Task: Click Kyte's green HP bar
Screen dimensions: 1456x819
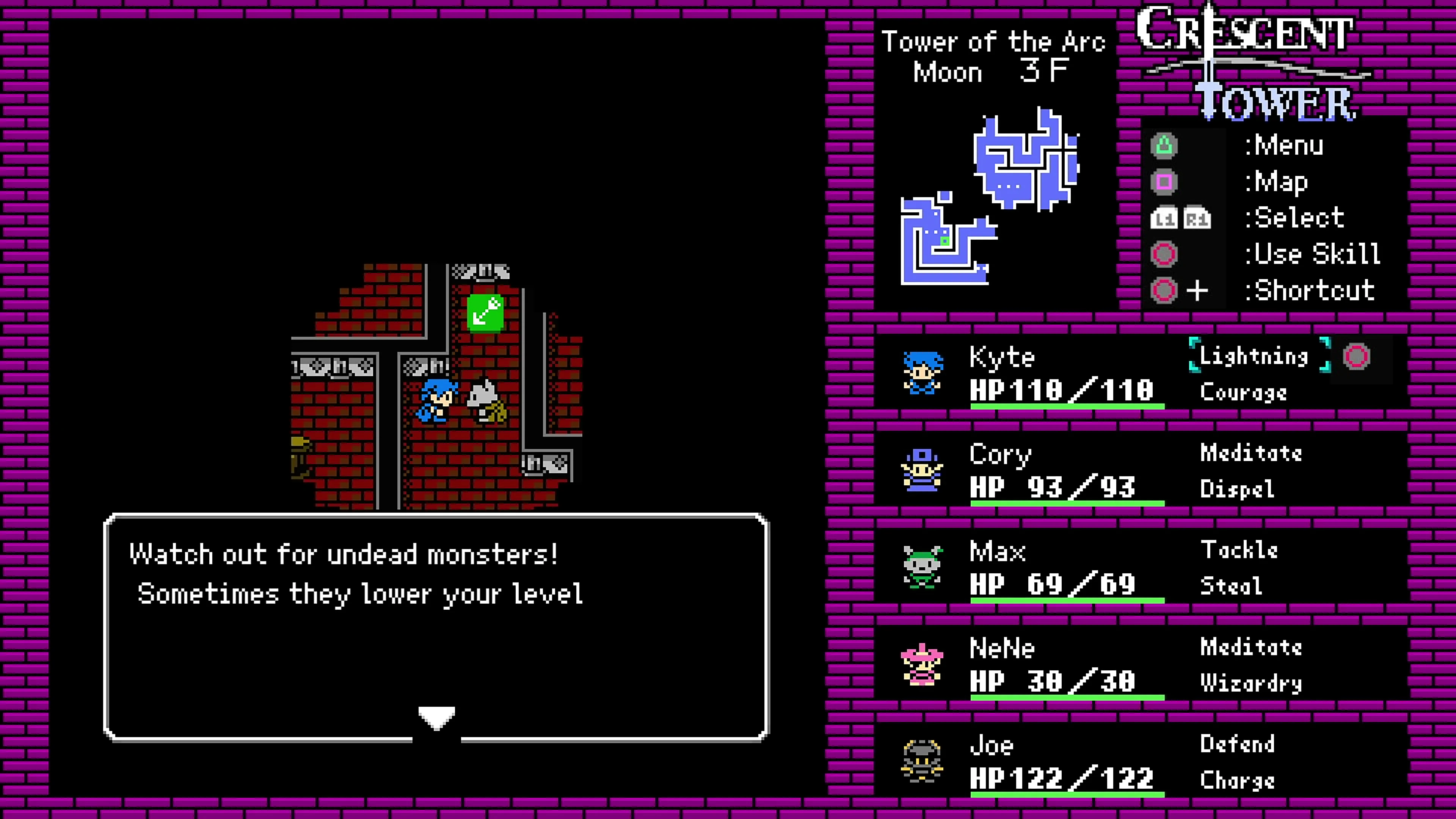Action: tap(1065, 407)
